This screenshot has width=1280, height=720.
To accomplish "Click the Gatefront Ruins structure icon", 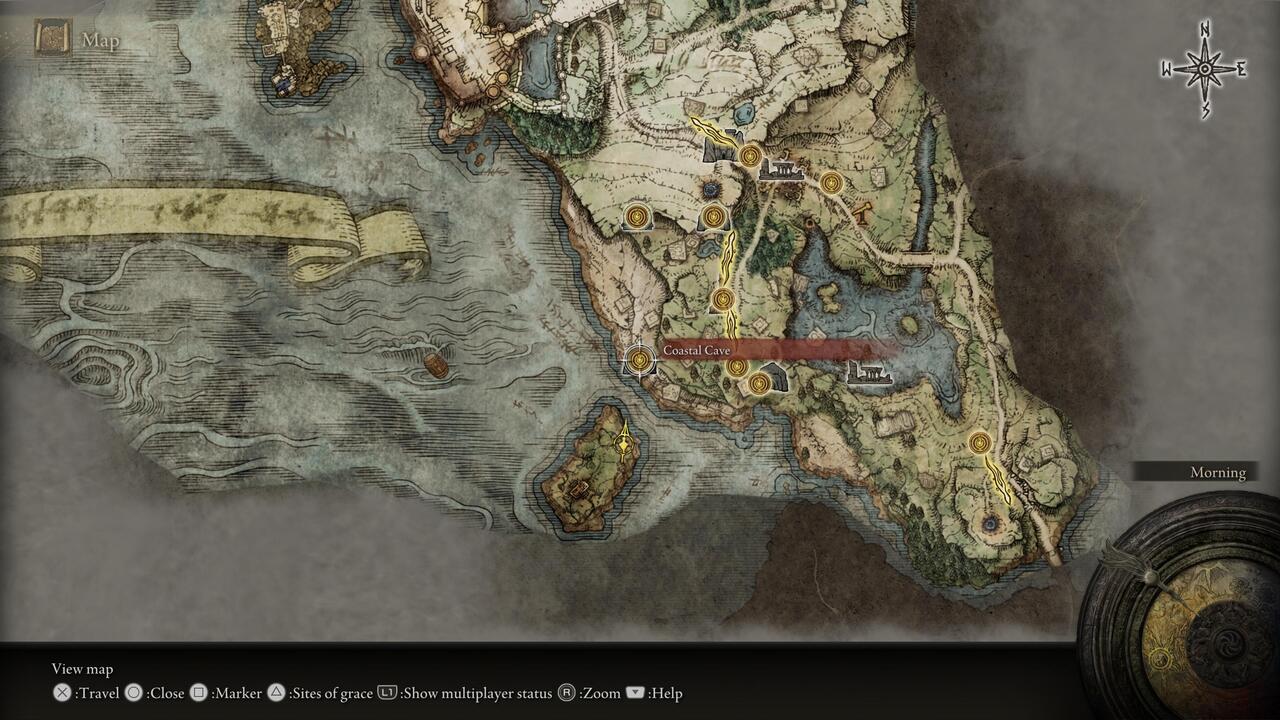I will tap(781, 170).
